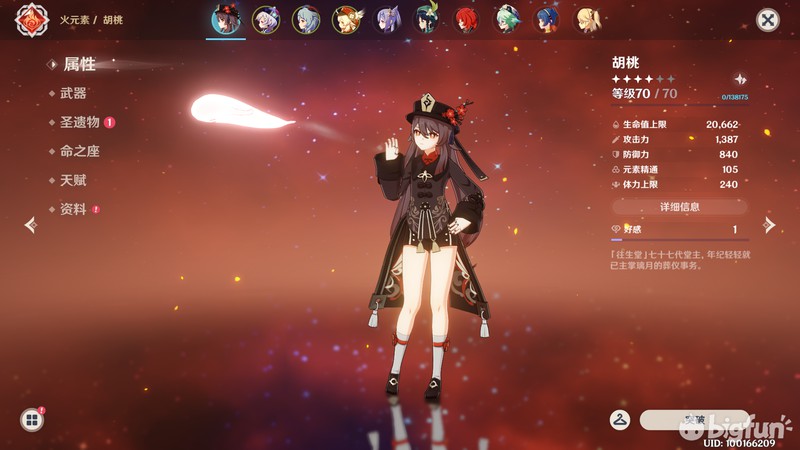
Task: Go to previous character with left arrow
Action: [x=30, y=224]
